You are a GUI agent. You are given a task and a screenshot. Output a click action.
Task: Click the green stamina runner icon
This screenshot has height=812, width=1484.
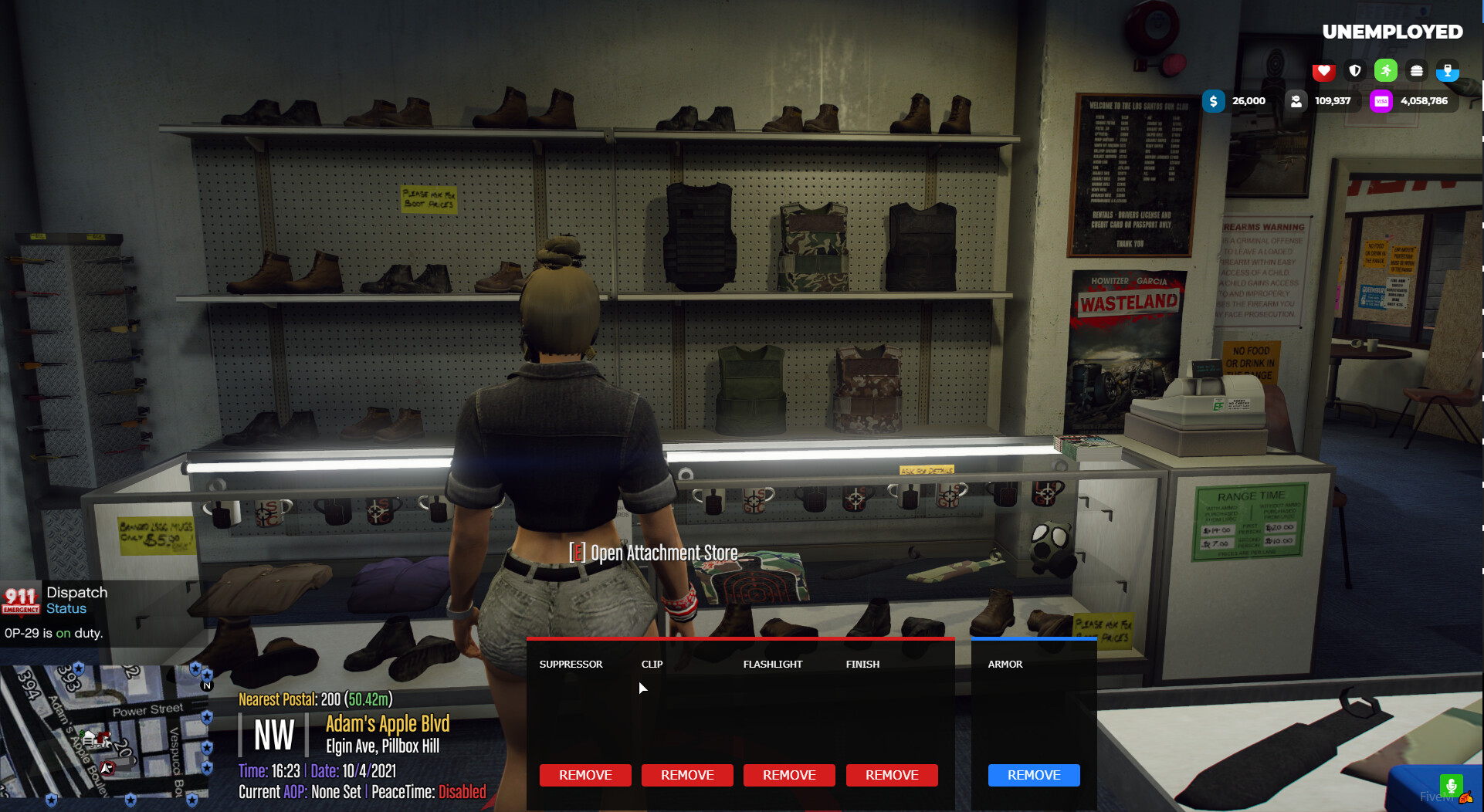[x=1386, y=70]
